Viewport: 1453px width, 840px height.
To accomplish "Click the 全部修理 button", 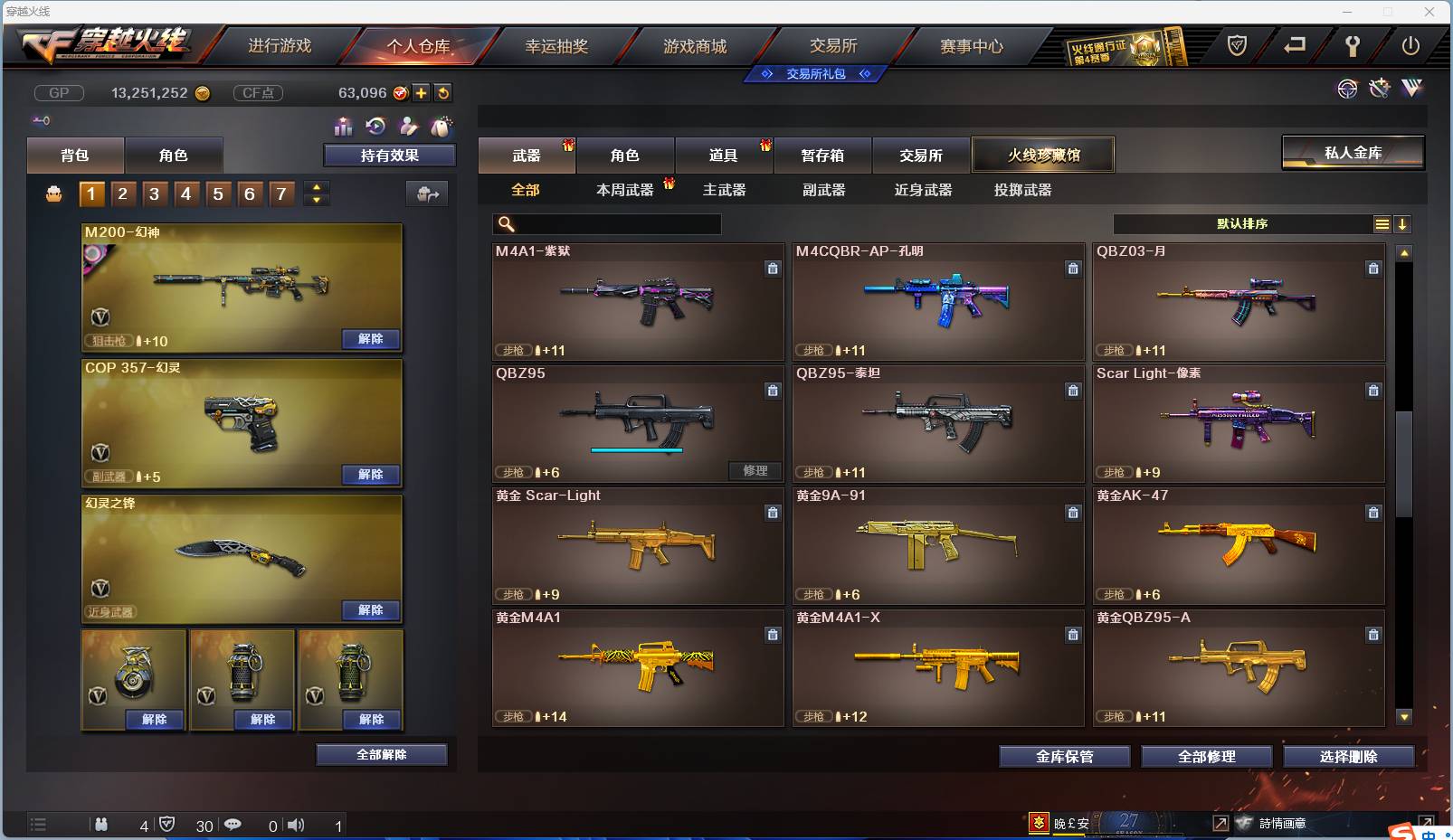I will pos(1207,757).
